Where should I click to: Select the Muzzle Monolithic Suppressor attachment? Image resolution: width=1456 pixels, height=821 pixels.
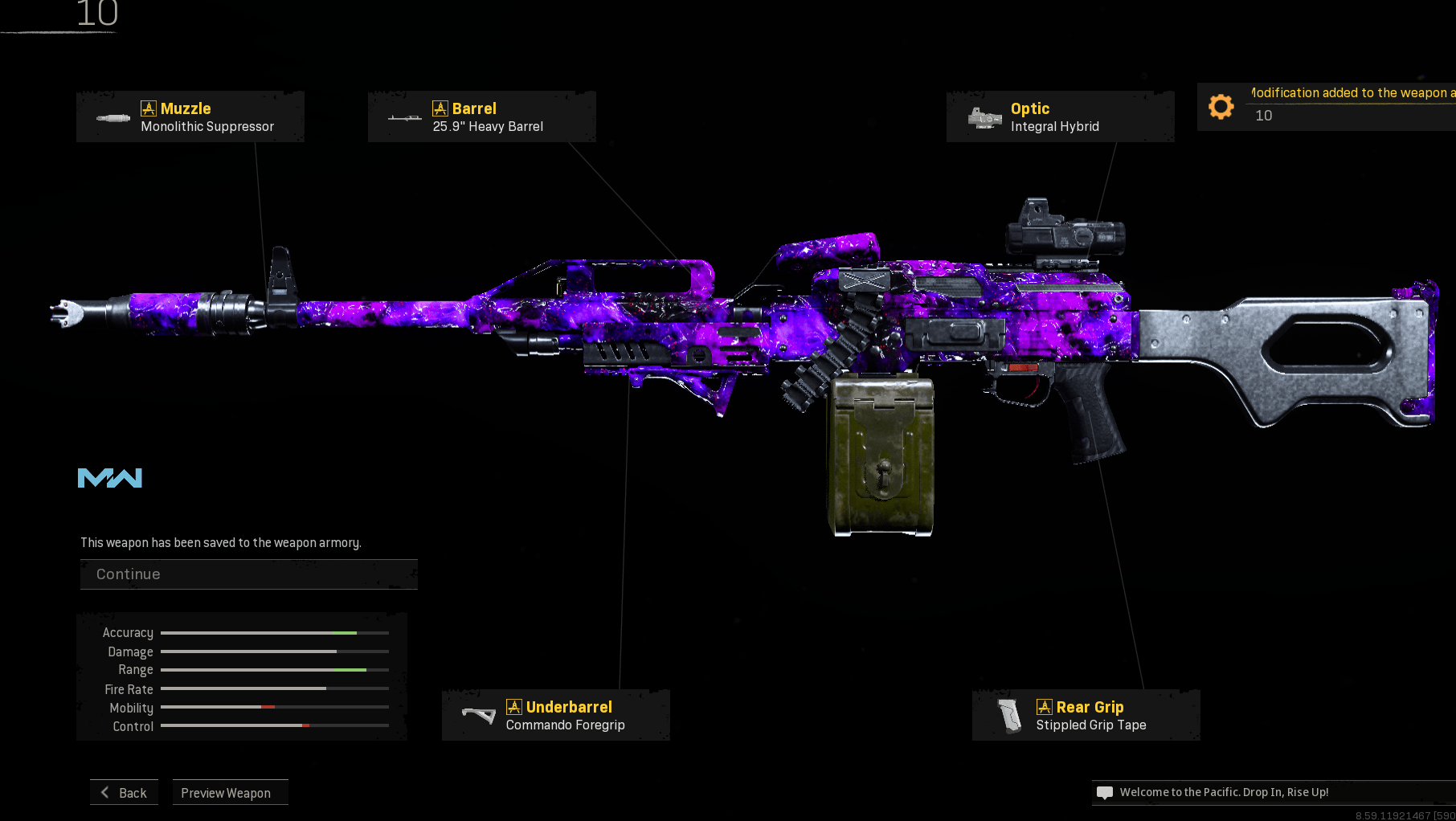(190, 117)
